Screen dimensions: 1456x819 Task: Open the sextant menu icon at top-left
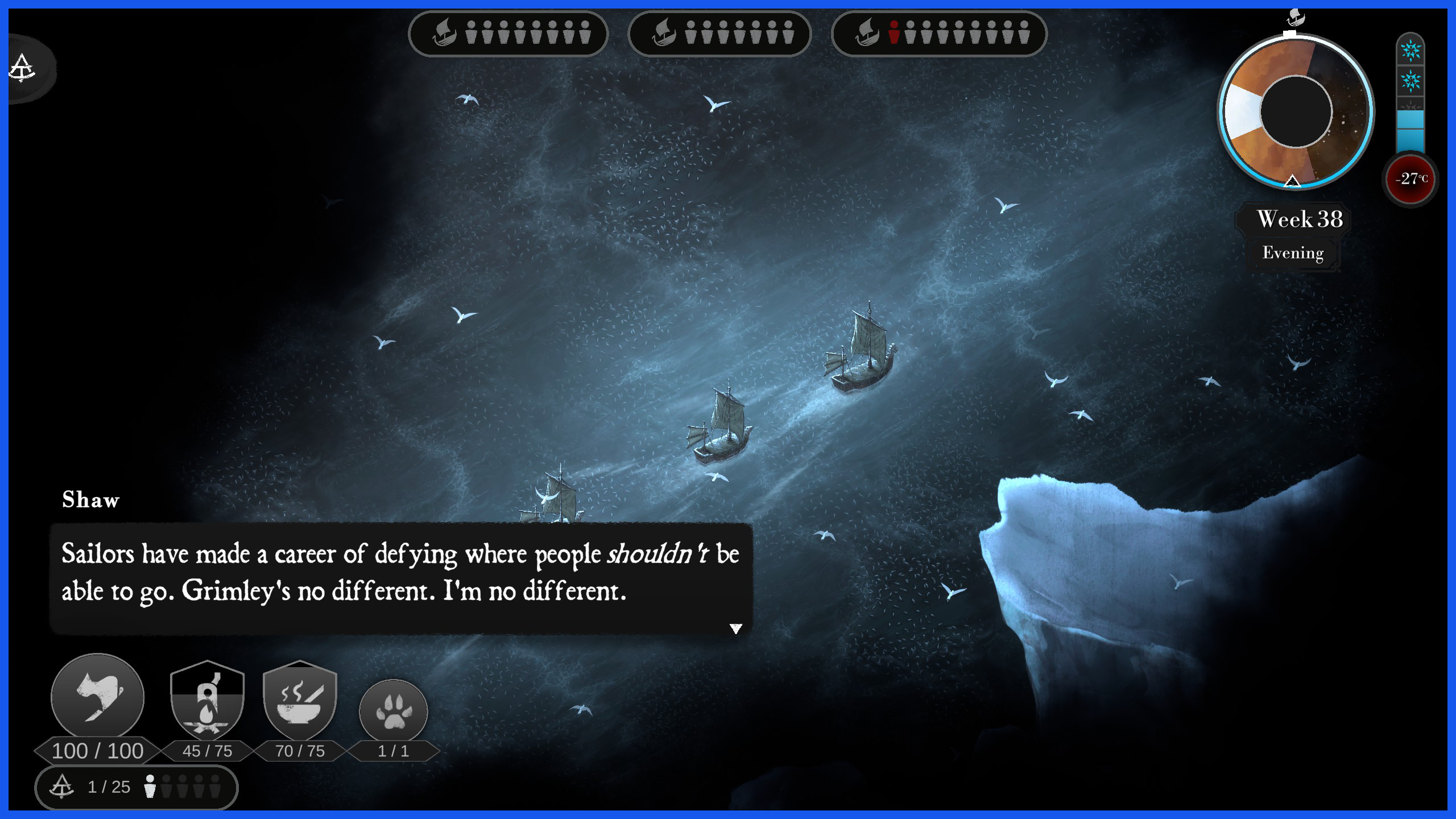[x=23, y=68]
